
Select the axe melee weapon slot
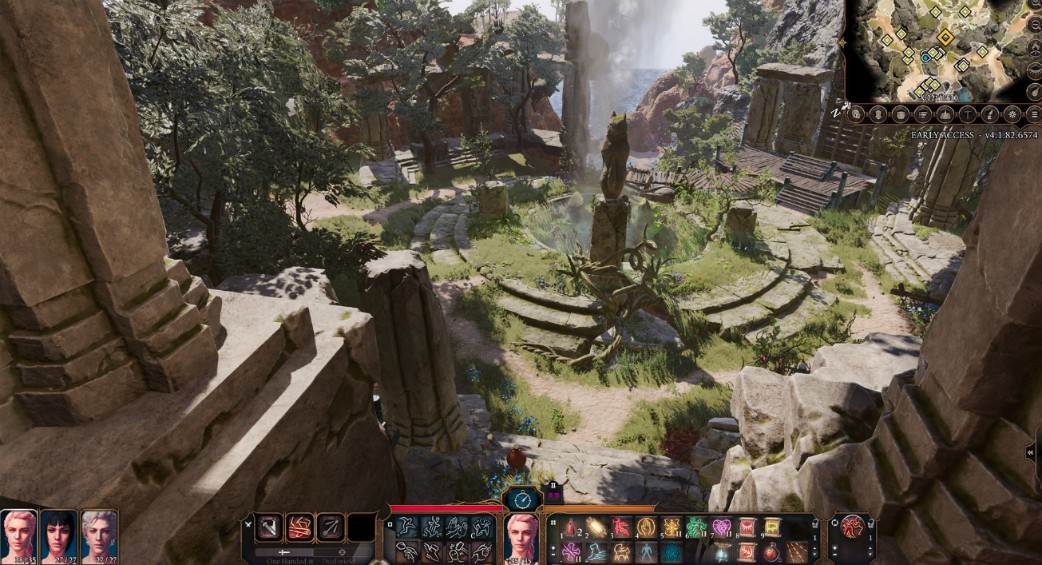270,527
